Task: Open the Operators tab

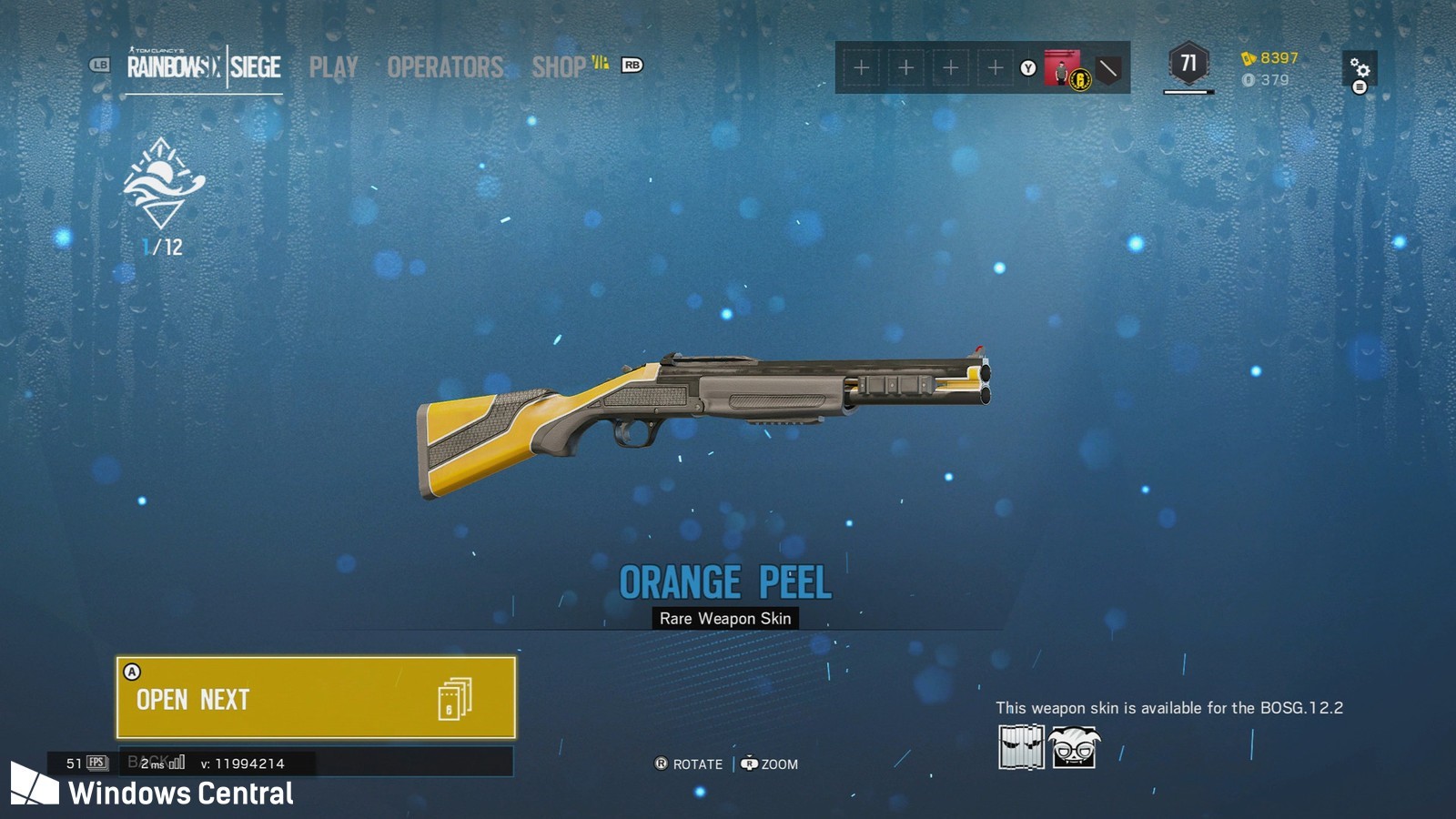Action: click(x=445, y=67)
